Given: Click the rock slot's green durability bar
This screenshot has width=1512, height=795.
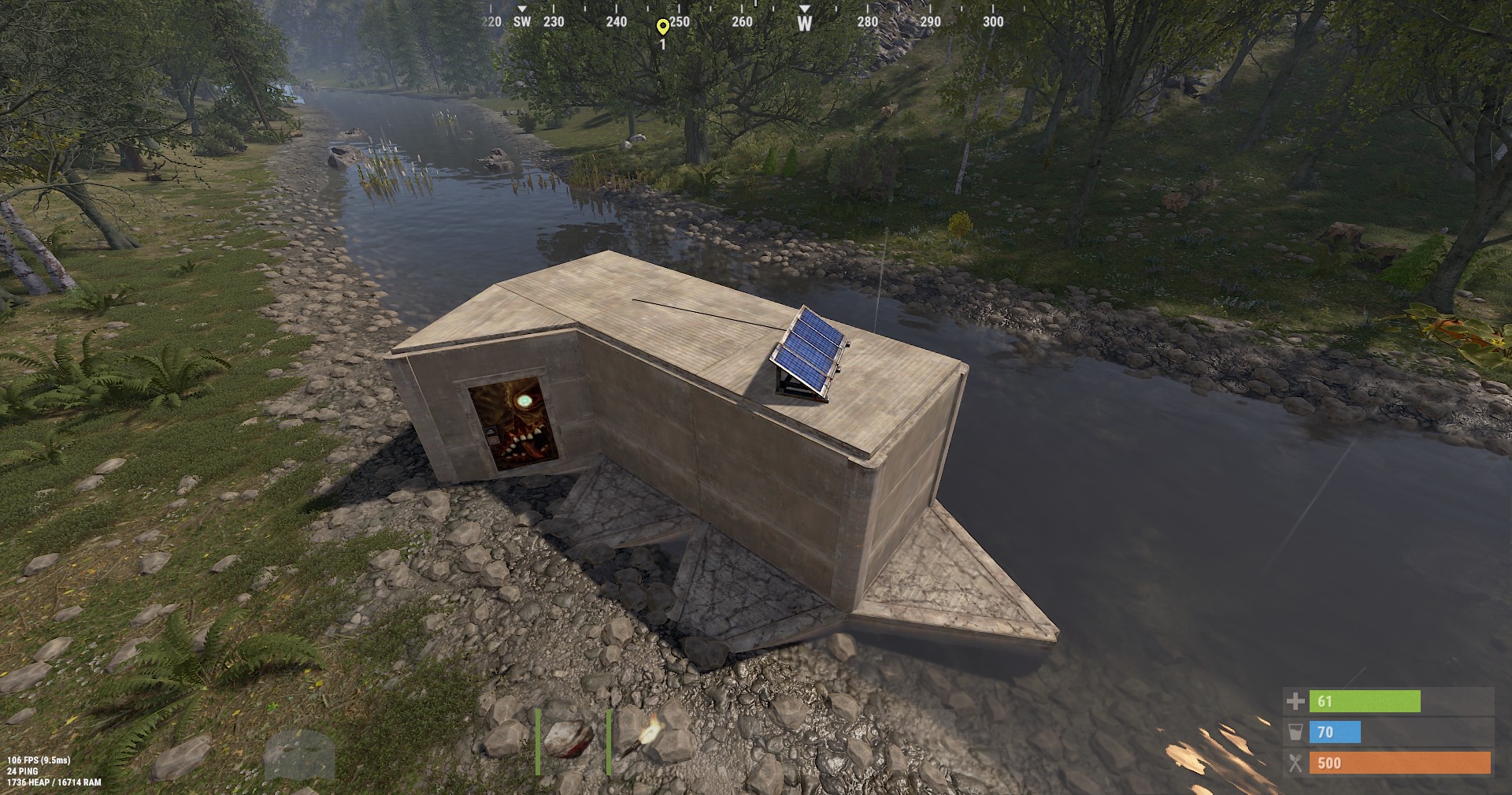Looking at the screenshot, I should [x=536, y=741].
